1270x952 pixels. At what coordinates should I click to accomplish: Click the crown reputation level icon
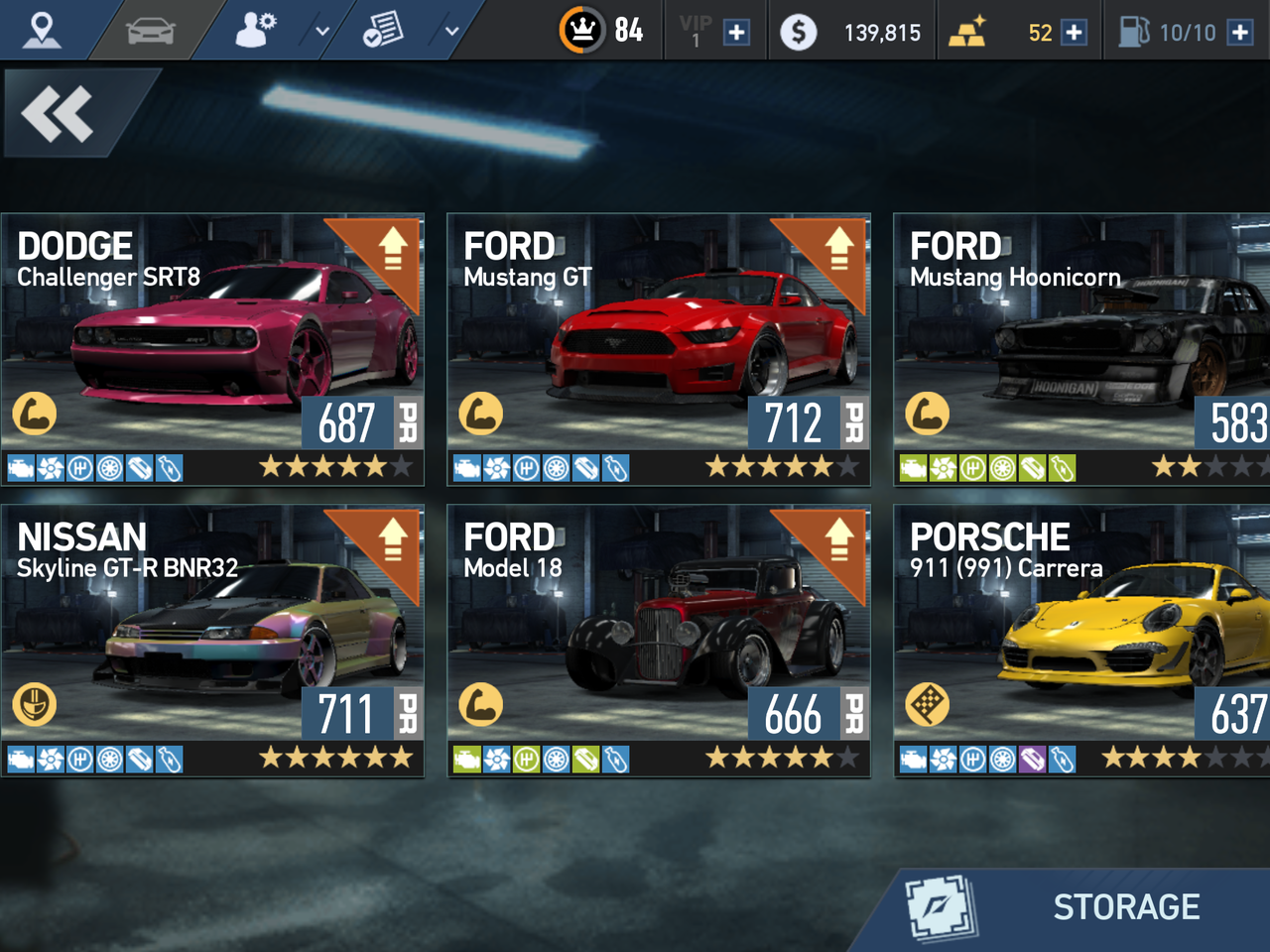[582, 31]
